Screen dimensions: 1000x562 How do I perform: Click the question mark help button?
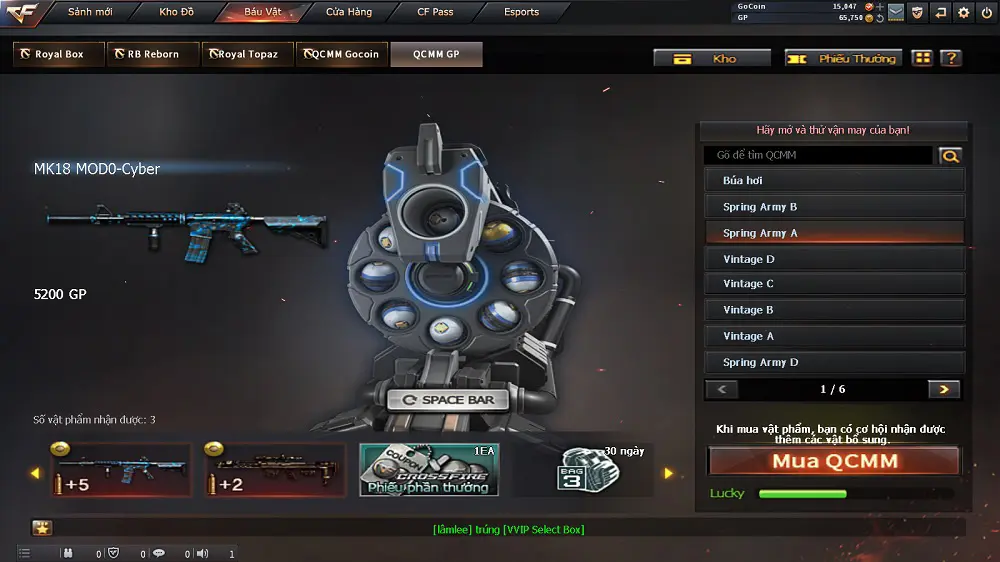pyautogui.click(x=951, y=59)
